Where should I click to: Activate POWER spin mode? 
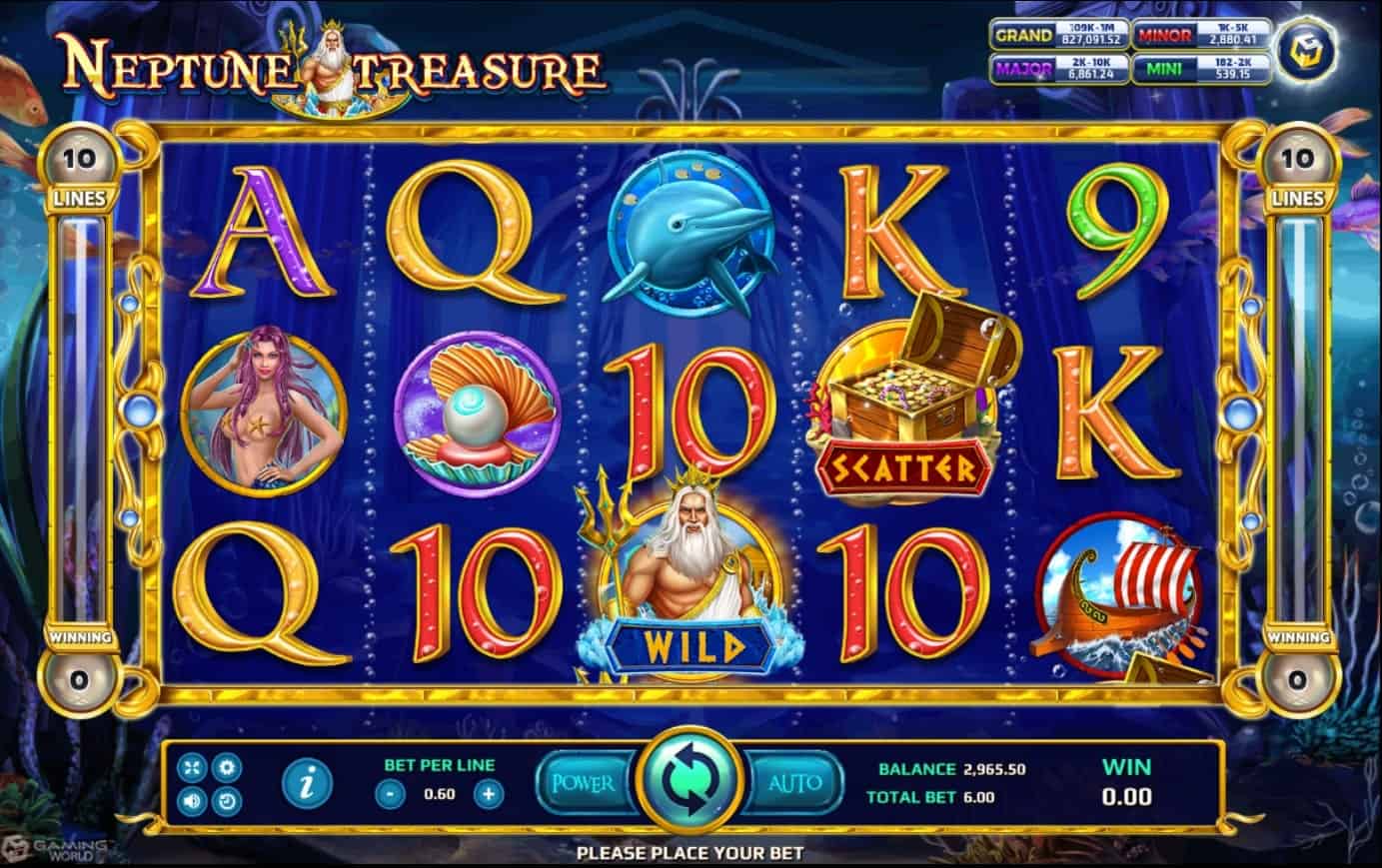584,784
